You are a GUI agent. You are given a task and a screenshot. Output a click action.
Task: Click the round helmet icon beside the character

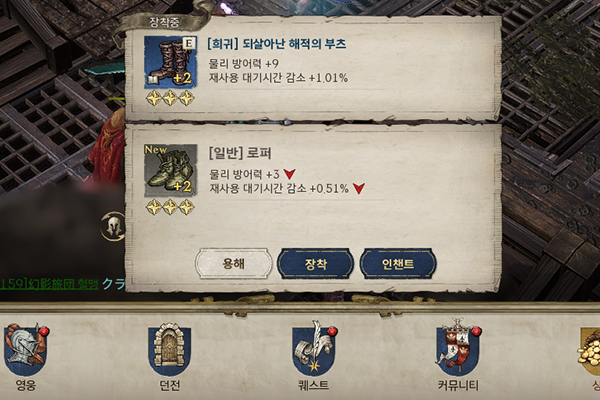click(x=113, y=226)
